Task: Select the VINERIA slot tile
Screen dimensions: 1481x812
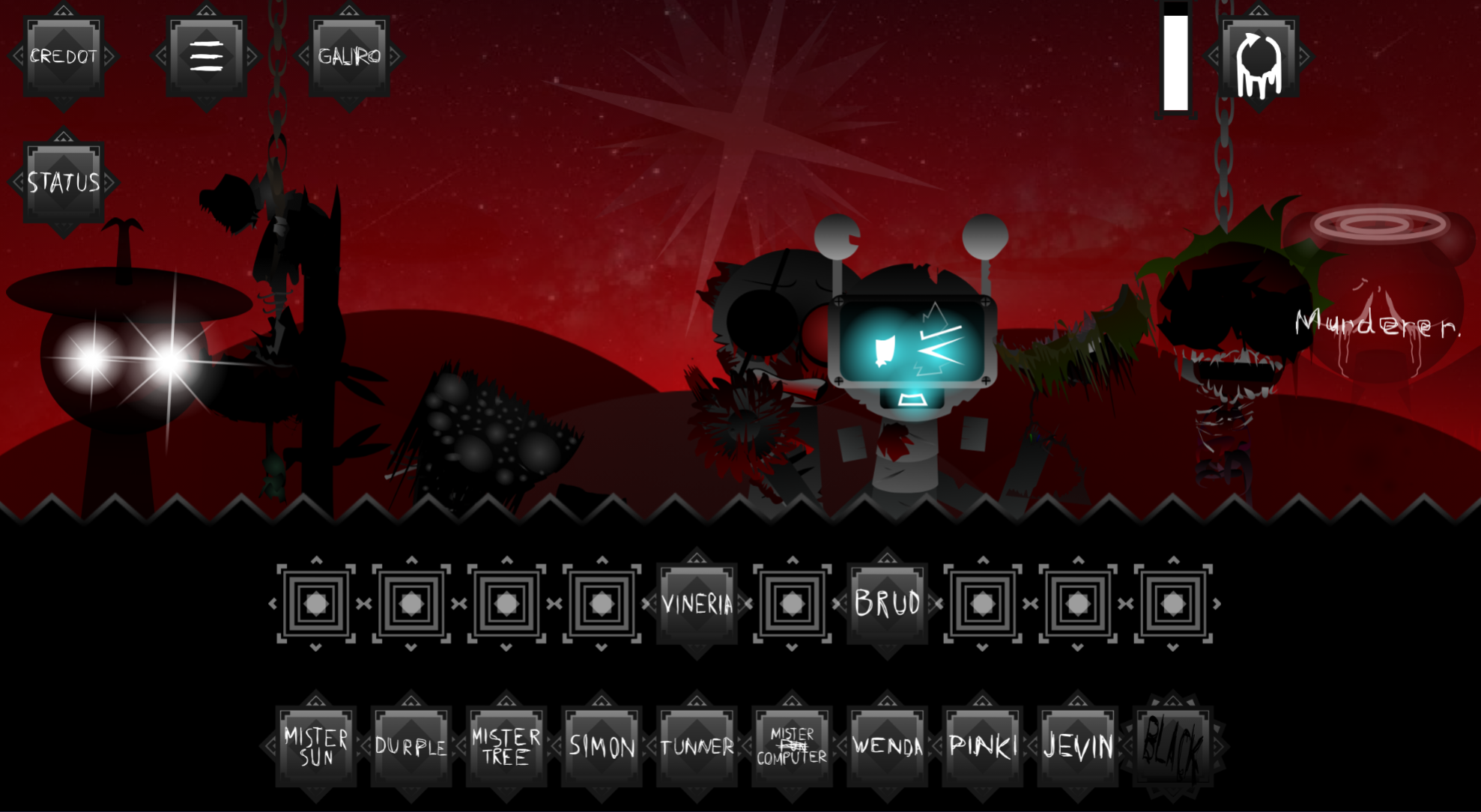Action: point(697,604)
